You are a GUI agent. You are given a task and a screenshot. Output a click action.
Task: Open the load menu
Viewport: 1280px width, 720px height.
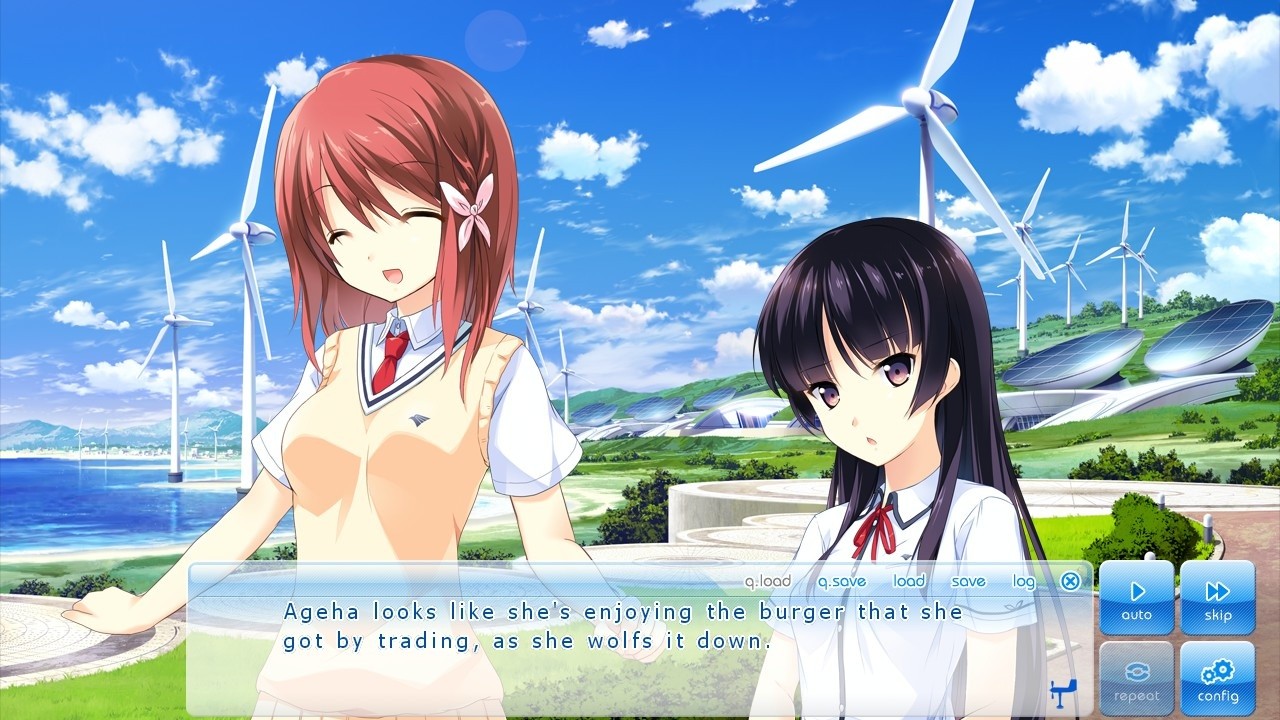[909, 581]
